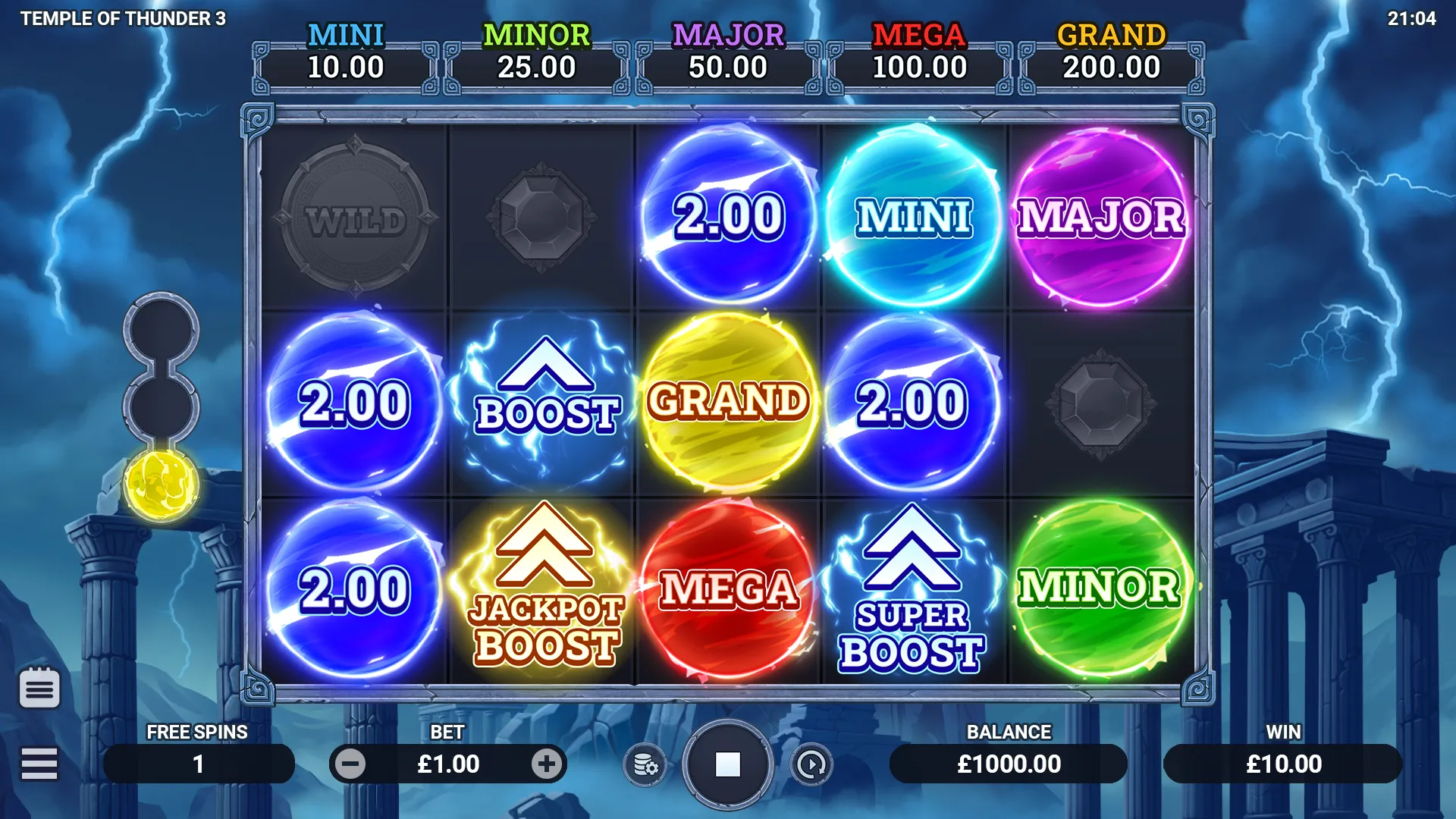
Task: Increase the bet with the plus button
Action: pos(546,764)
